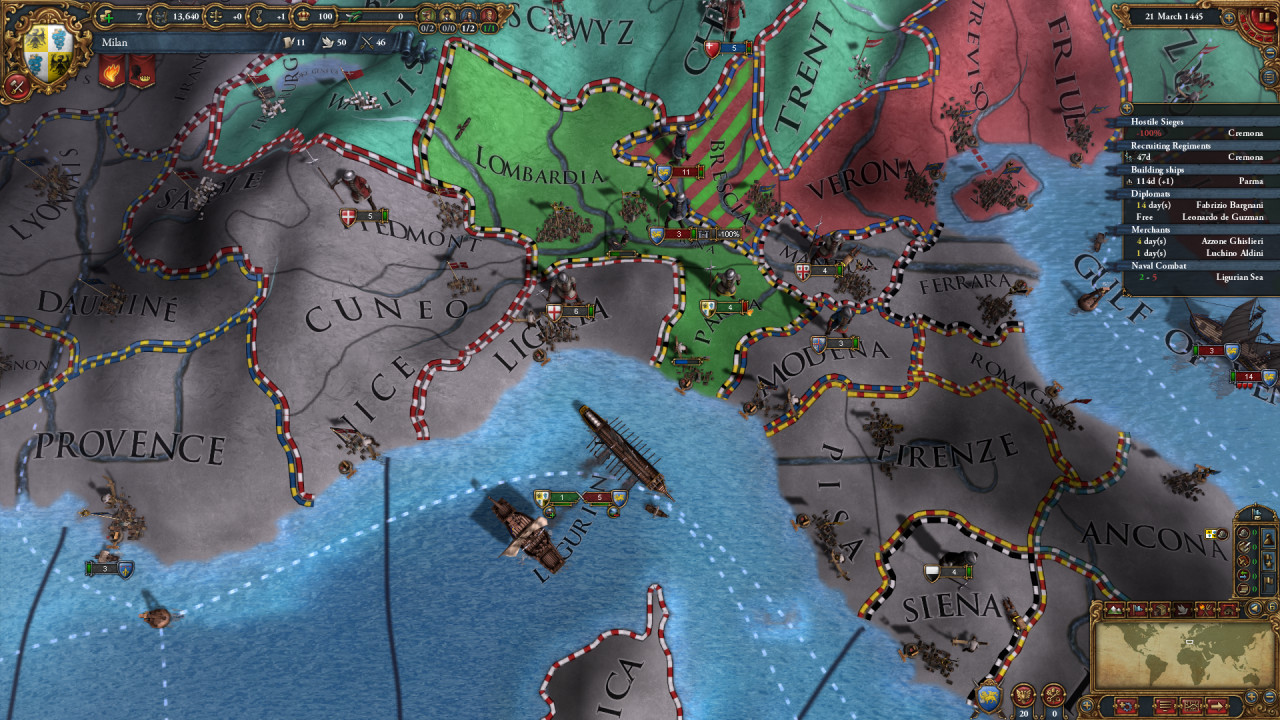The height and width of the screenshot is (720, 1280).
Task: Open the production hammer button under the shield
Action: (17, 87)
